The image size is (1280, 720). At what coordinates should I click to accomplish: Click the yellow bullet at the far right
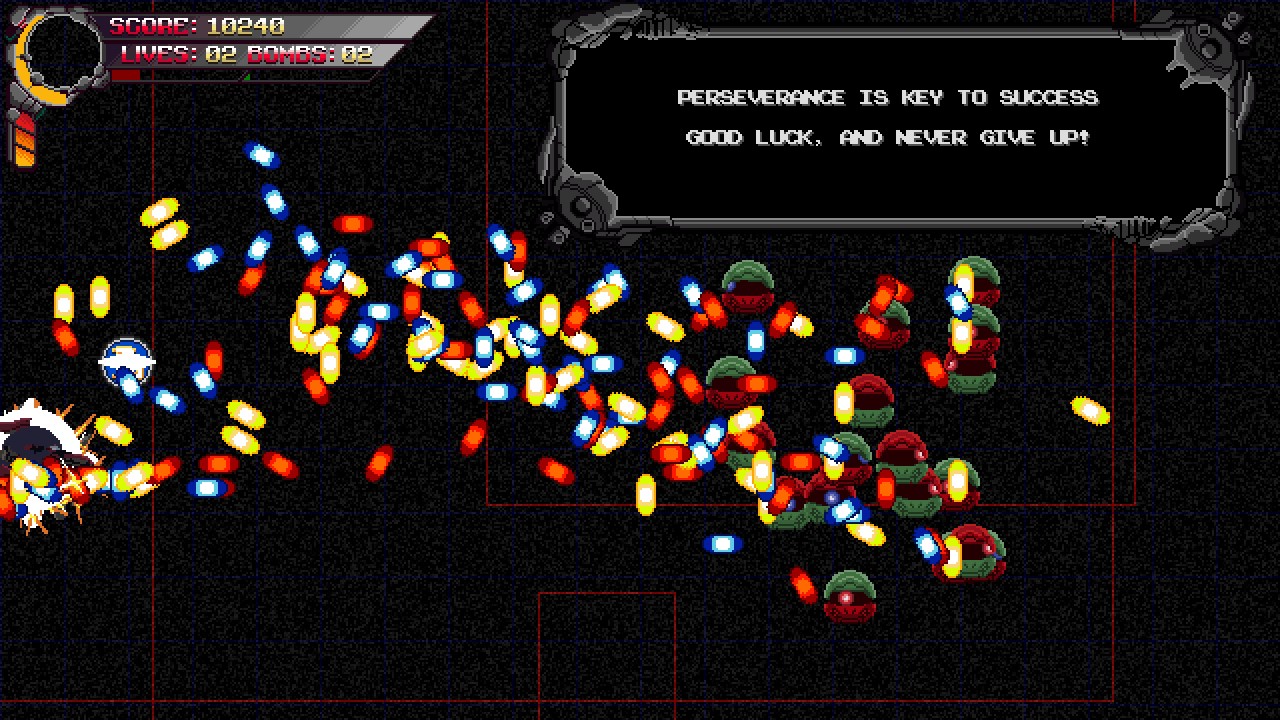[x=1090, y=410]
